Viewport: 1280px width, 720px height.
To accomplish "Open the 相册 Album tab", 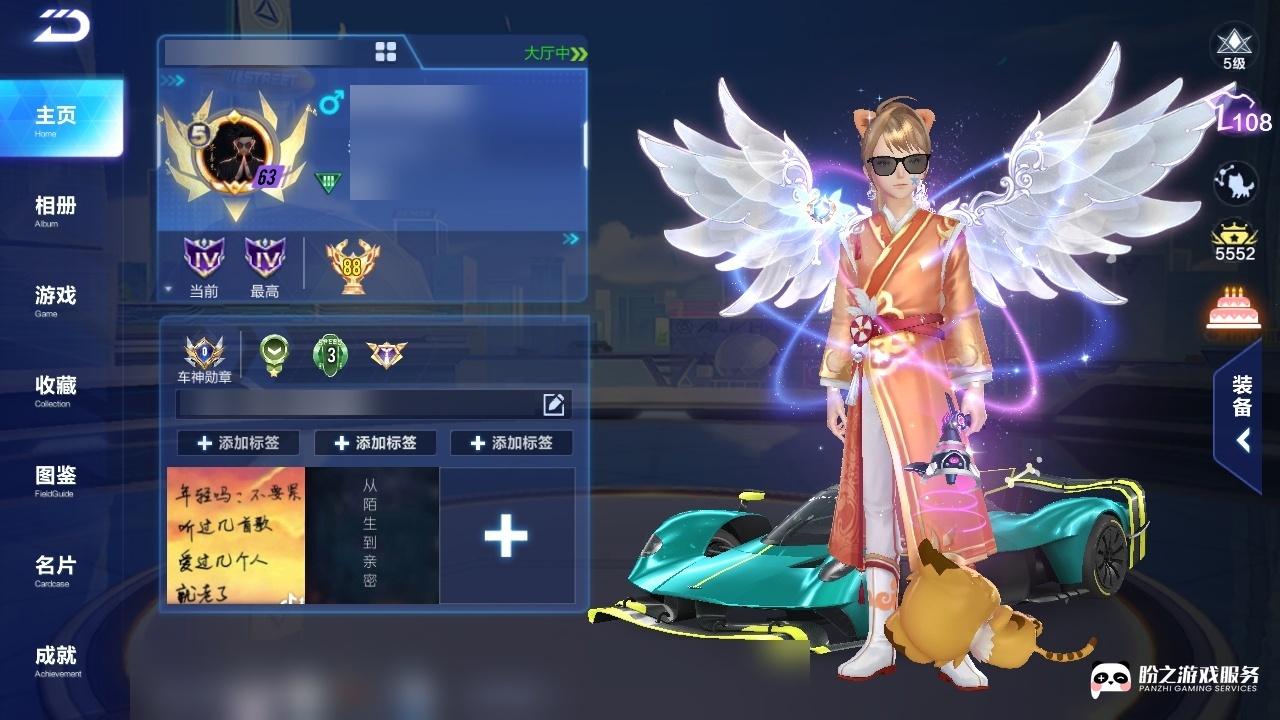I will click(56, 208).
